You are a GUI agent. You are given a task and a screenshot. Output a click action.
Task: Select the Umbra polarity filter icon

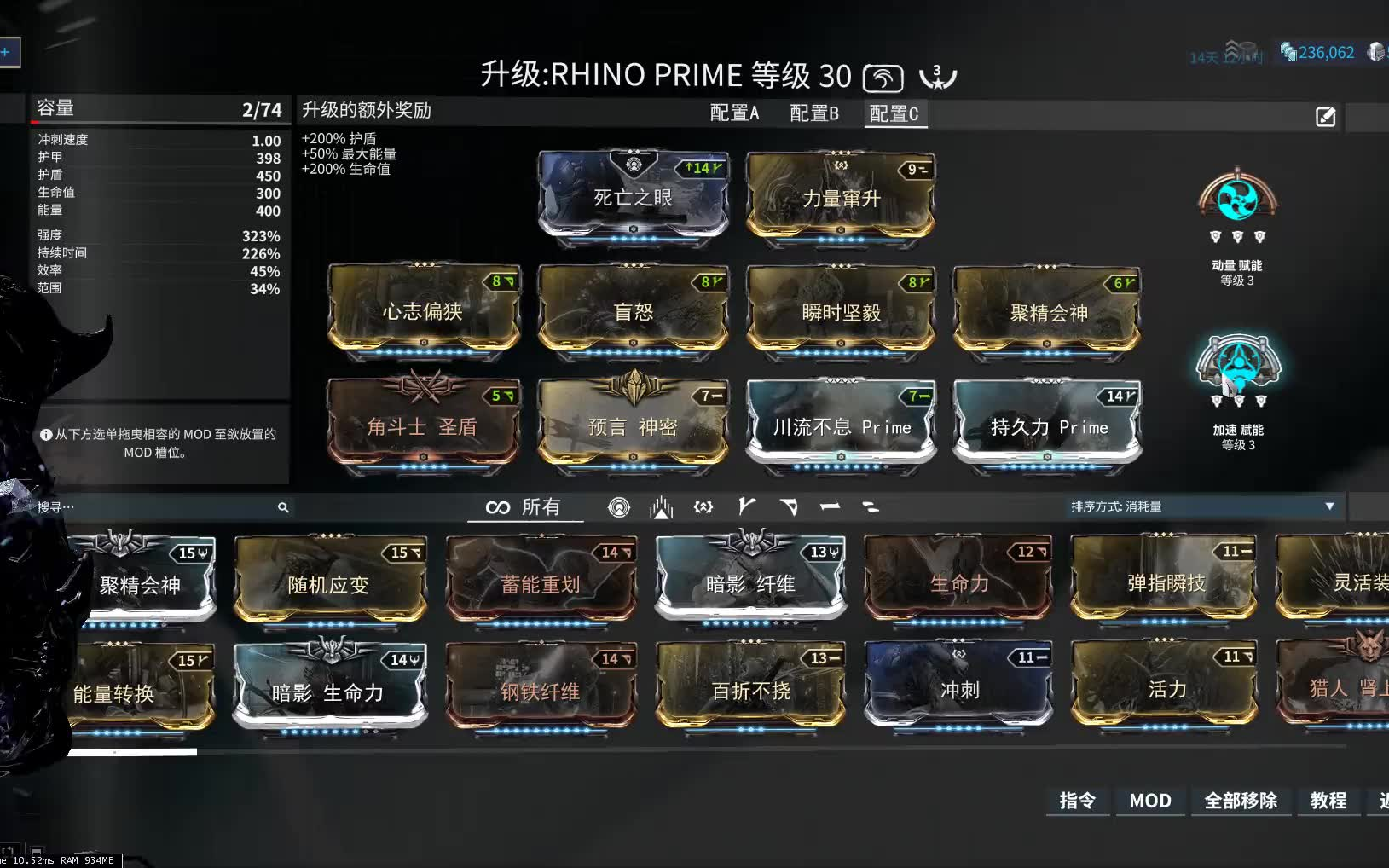[703, 506]
